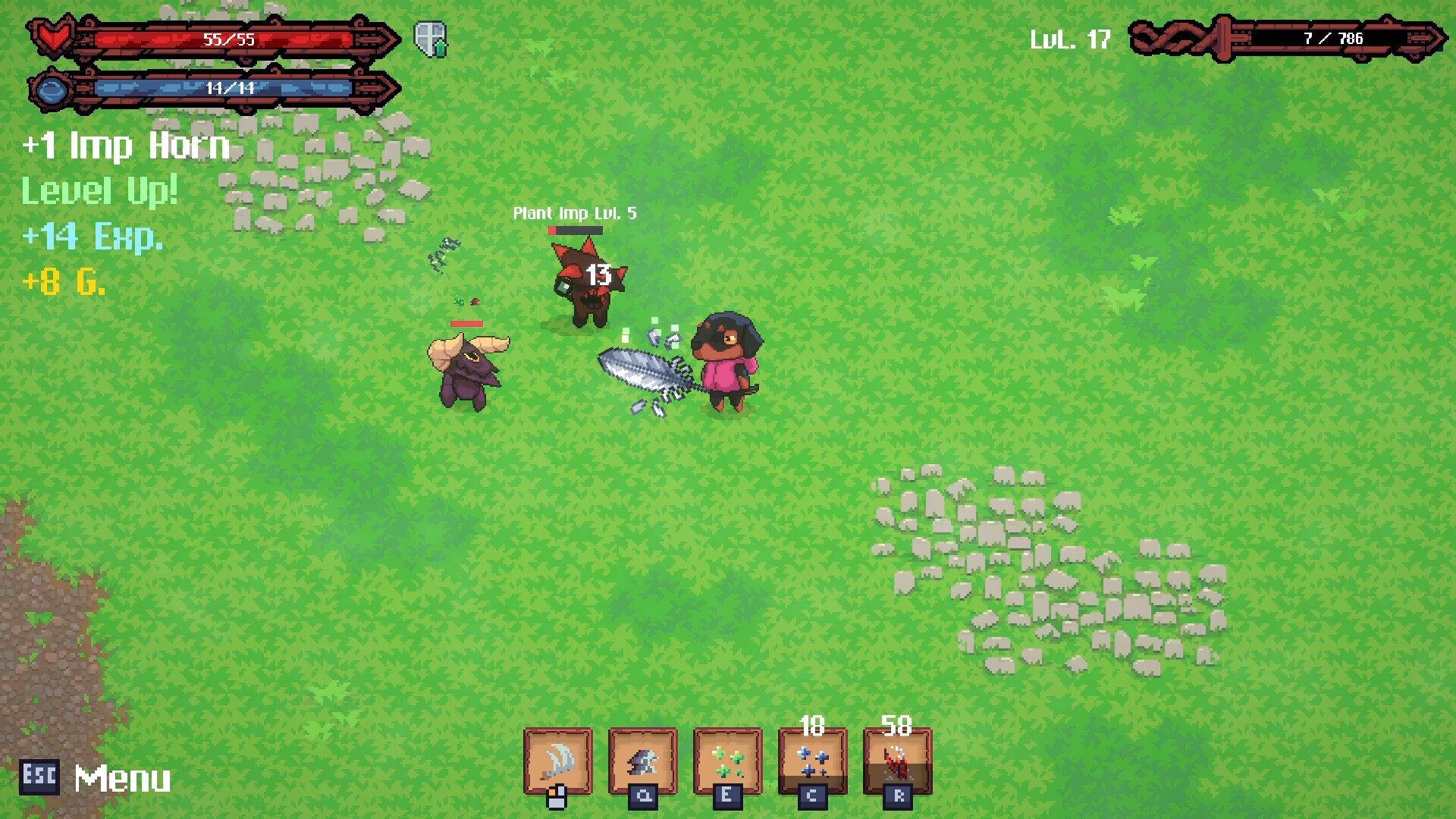This screenshot has width=1456, height=819.
Task: Click the '+1 Imp Horn' pickup notification
Action: [x=125, y=146]
